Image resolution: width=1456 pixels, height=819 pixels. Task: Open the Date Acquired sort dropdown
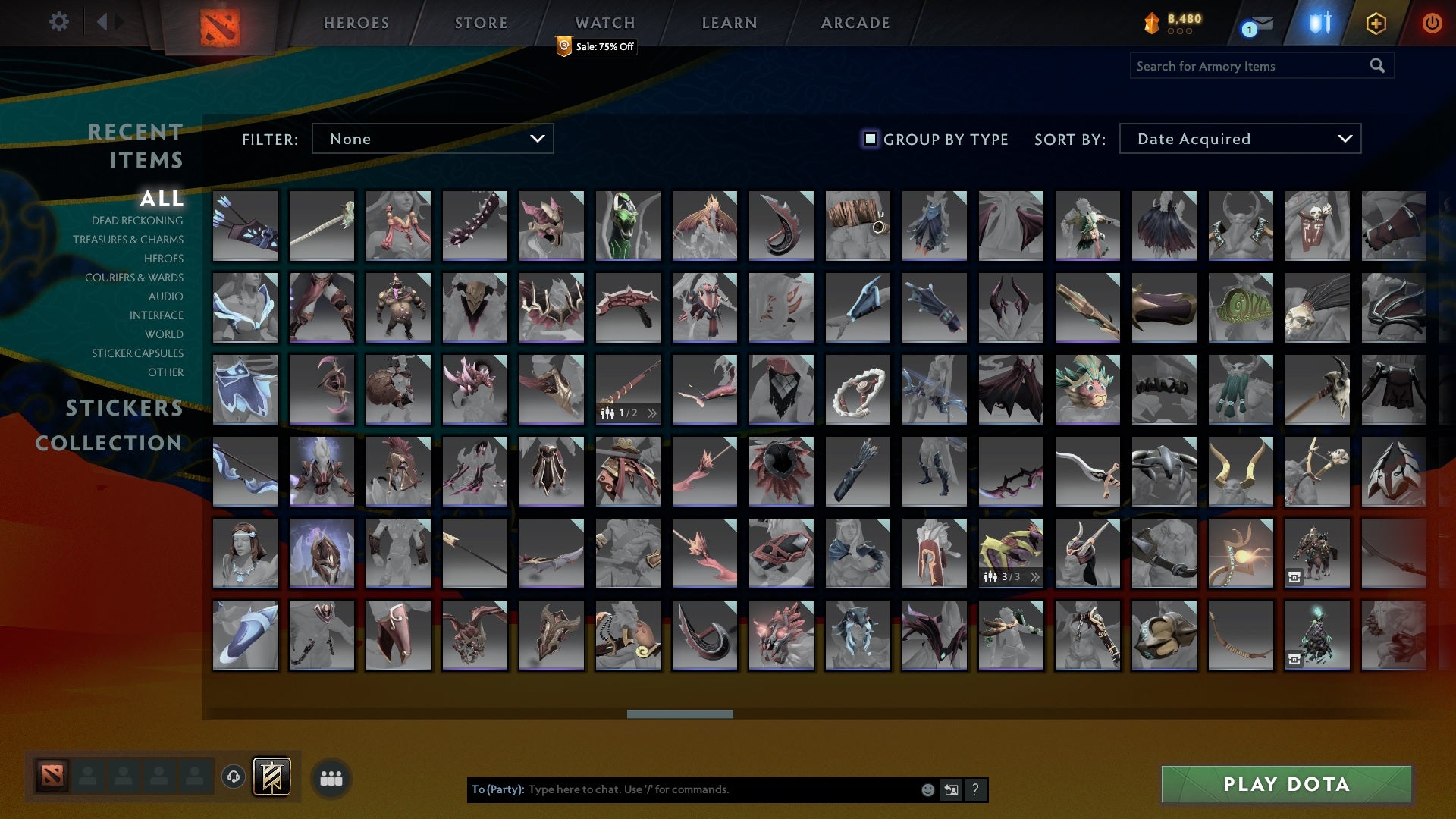pos(1239,139)
